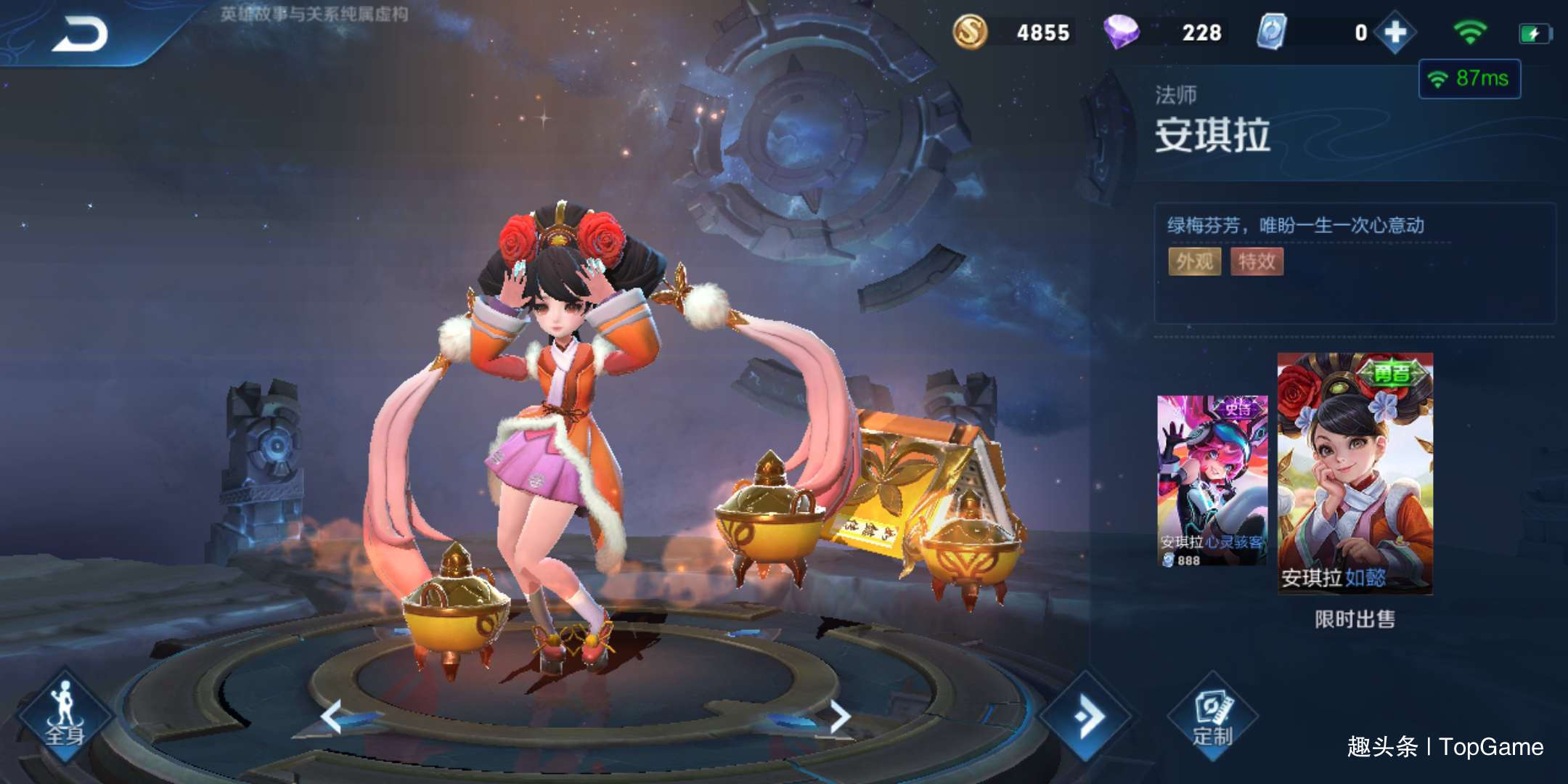Tap the blue skin voucher icon
The height and width of the screenshot is (784, 1568).
click(x=1271, y=33)
